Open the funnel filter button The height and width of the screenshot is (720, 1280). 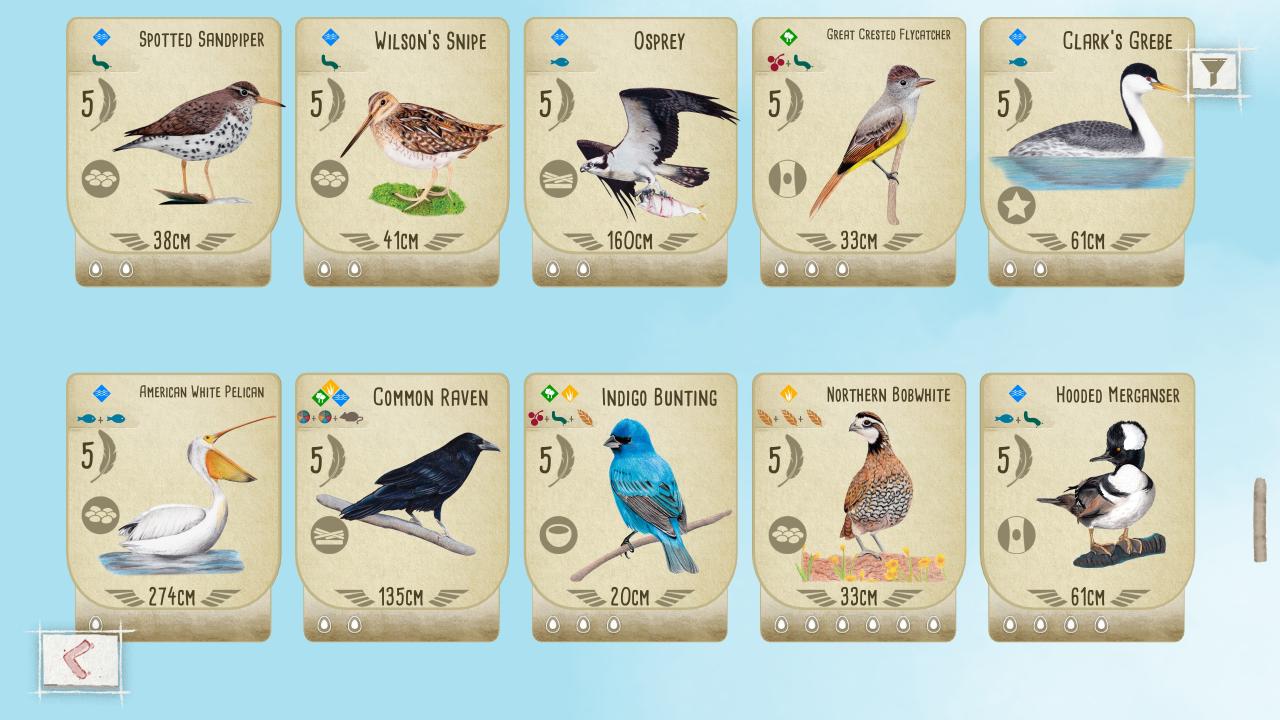pyautogui.click(x=1213, y=71)
